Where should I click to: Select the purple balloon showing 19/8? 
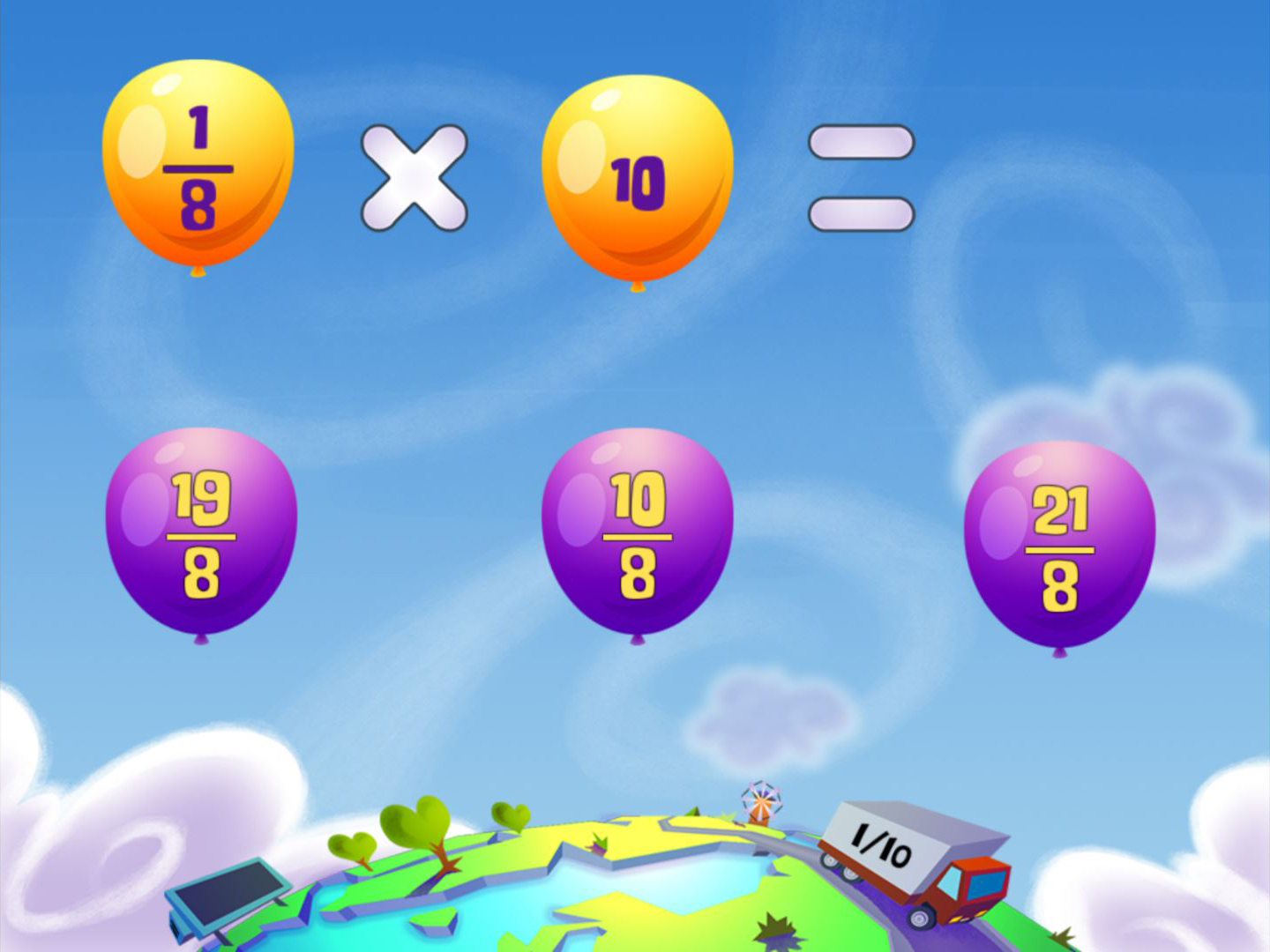click(201, 529)
